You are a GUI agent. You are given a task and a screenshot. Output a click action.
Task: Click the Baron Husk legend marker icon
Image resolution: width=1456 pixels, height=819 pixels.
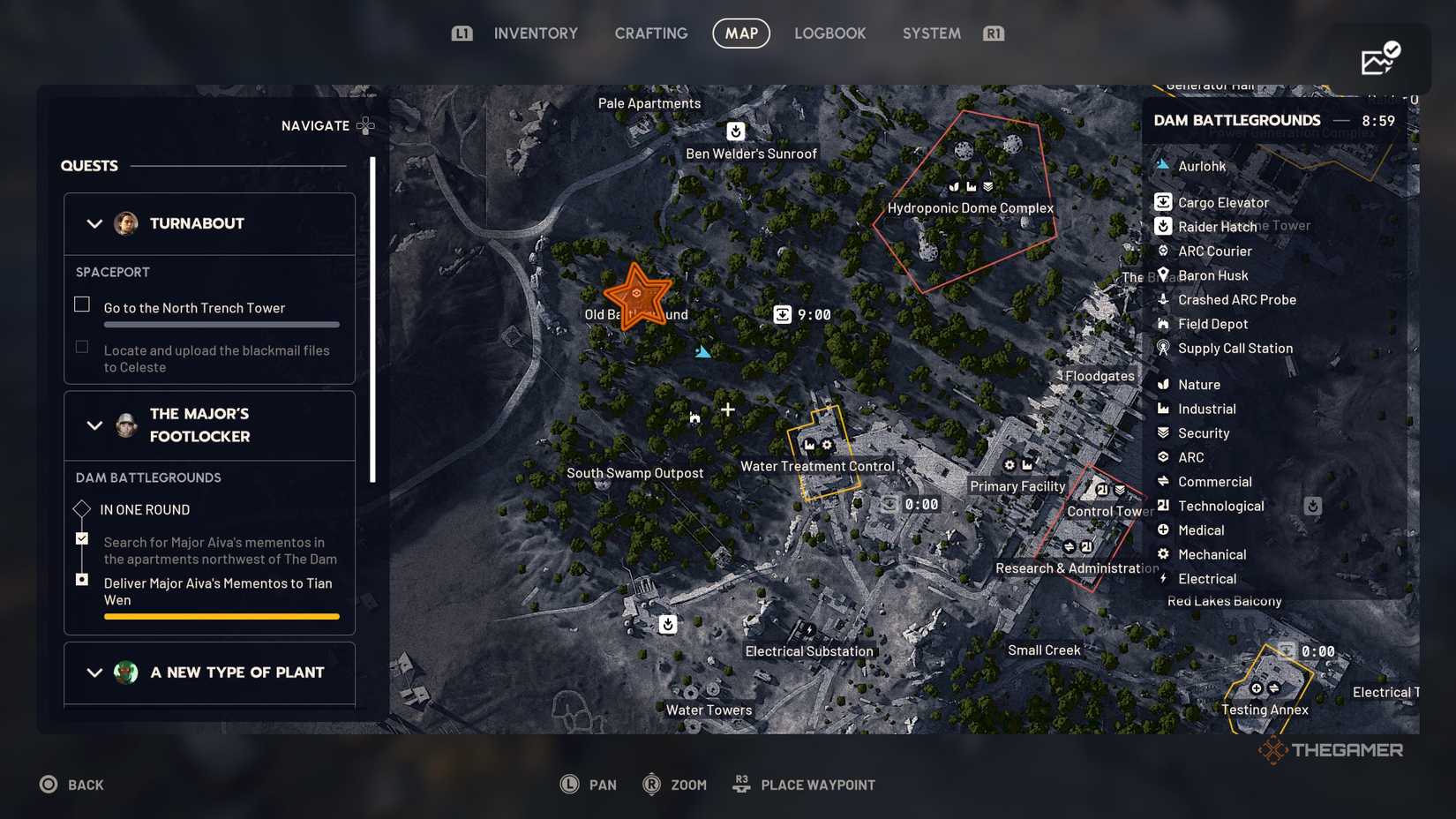coord(1163,275)
